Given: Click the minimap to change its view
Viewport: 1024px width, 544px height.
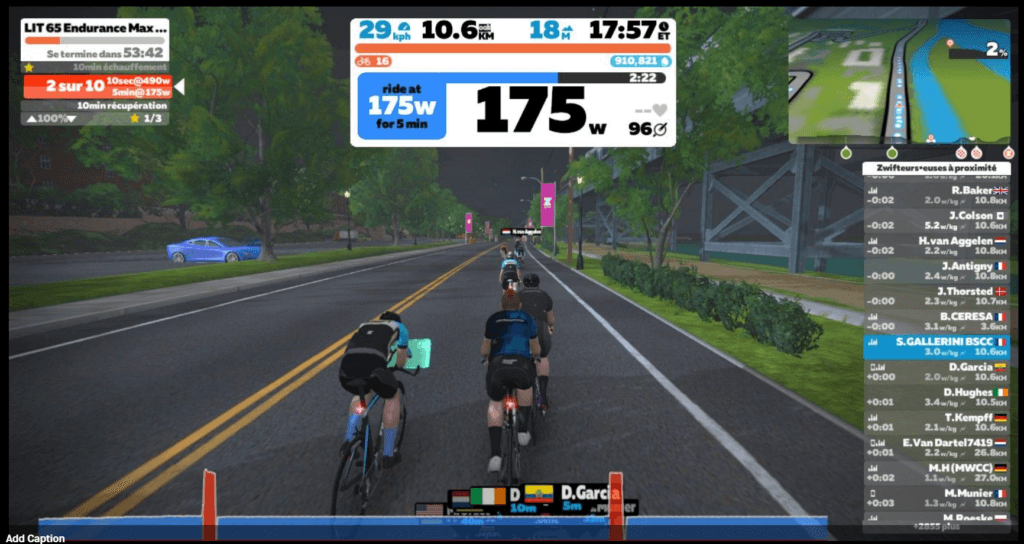Looking at the screenshot, I should coord(898,82).
